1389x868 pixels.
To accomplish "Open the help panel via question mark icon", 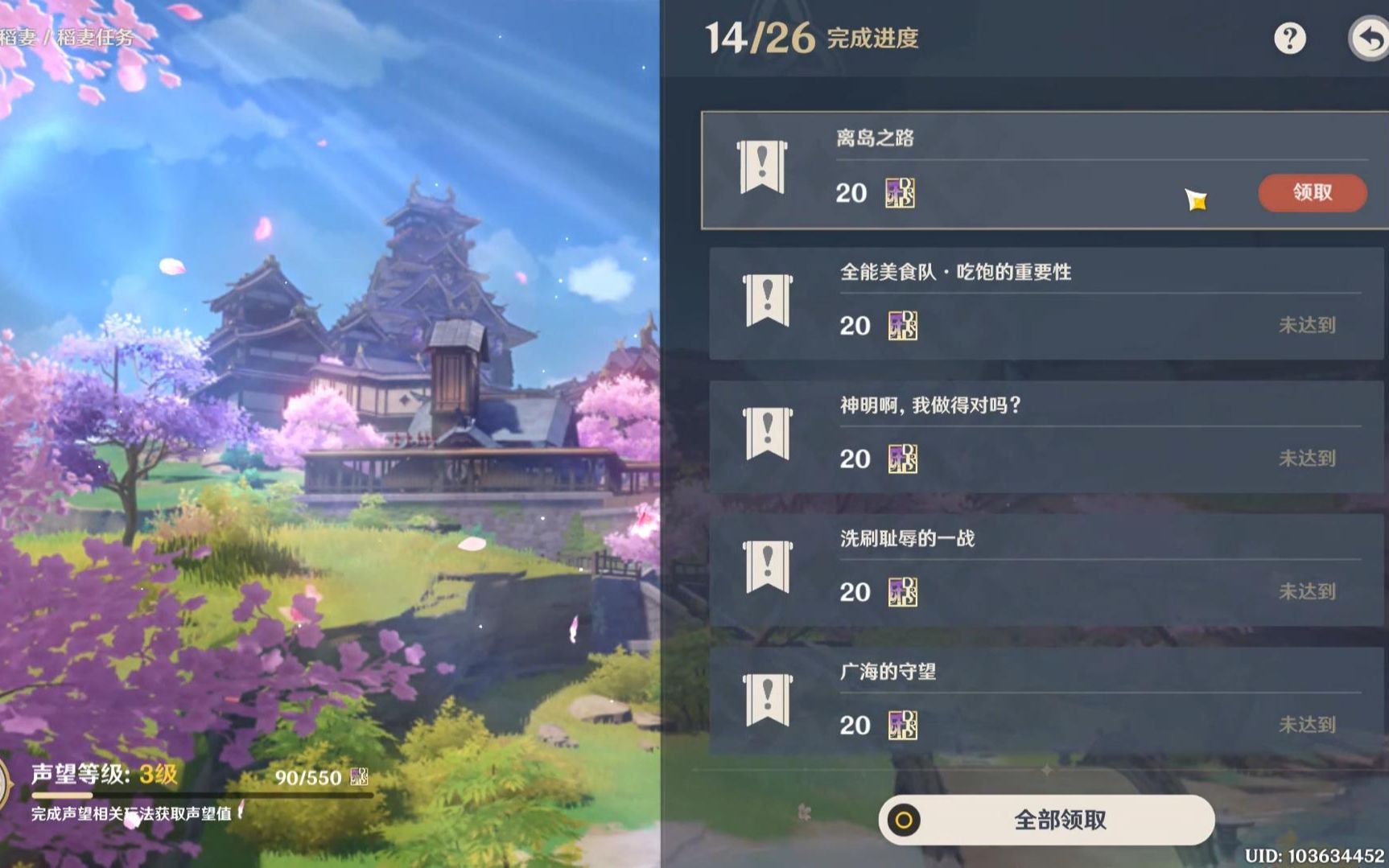I will click(1290, 38).
